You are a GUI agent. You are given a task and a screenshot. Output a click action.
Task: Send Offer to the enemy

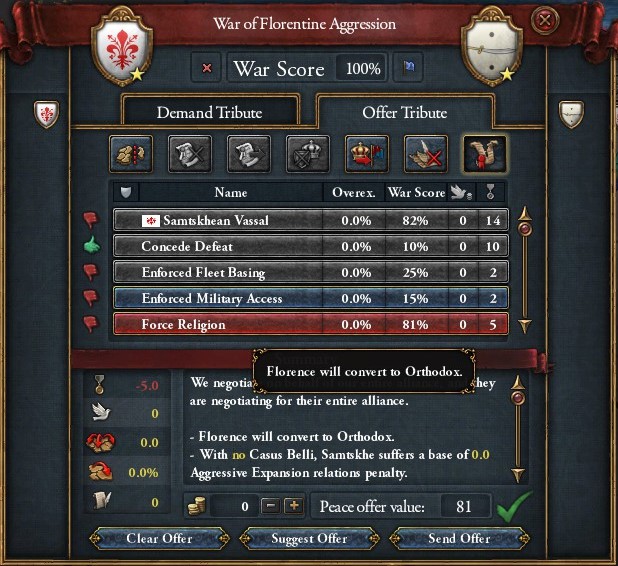pos(459,539)
